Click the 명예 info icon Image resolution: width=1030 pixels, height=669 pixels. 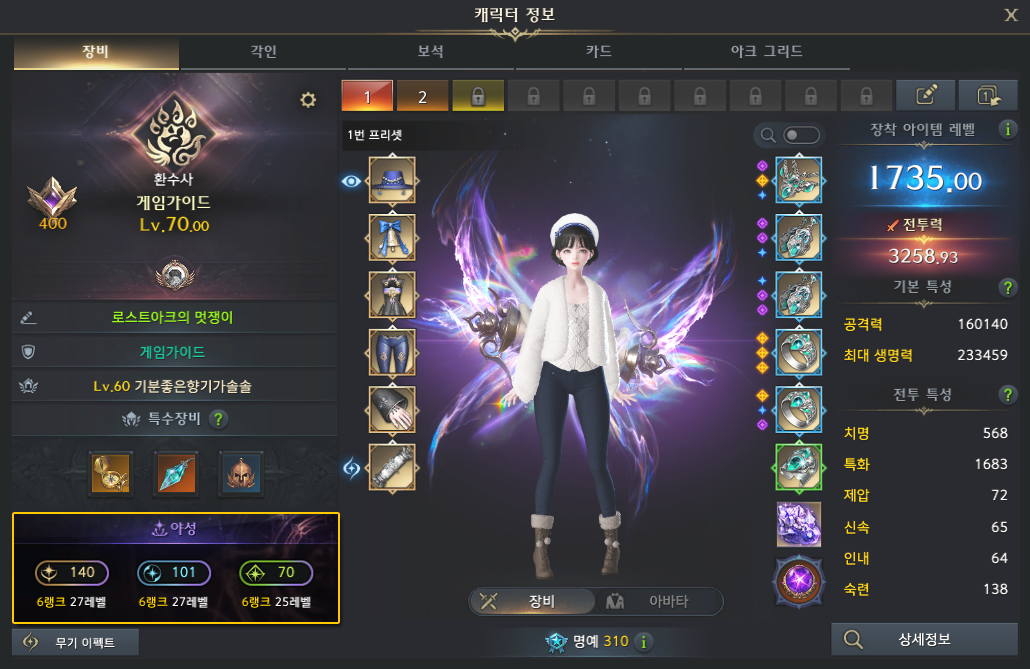click(x=644, y=641)
